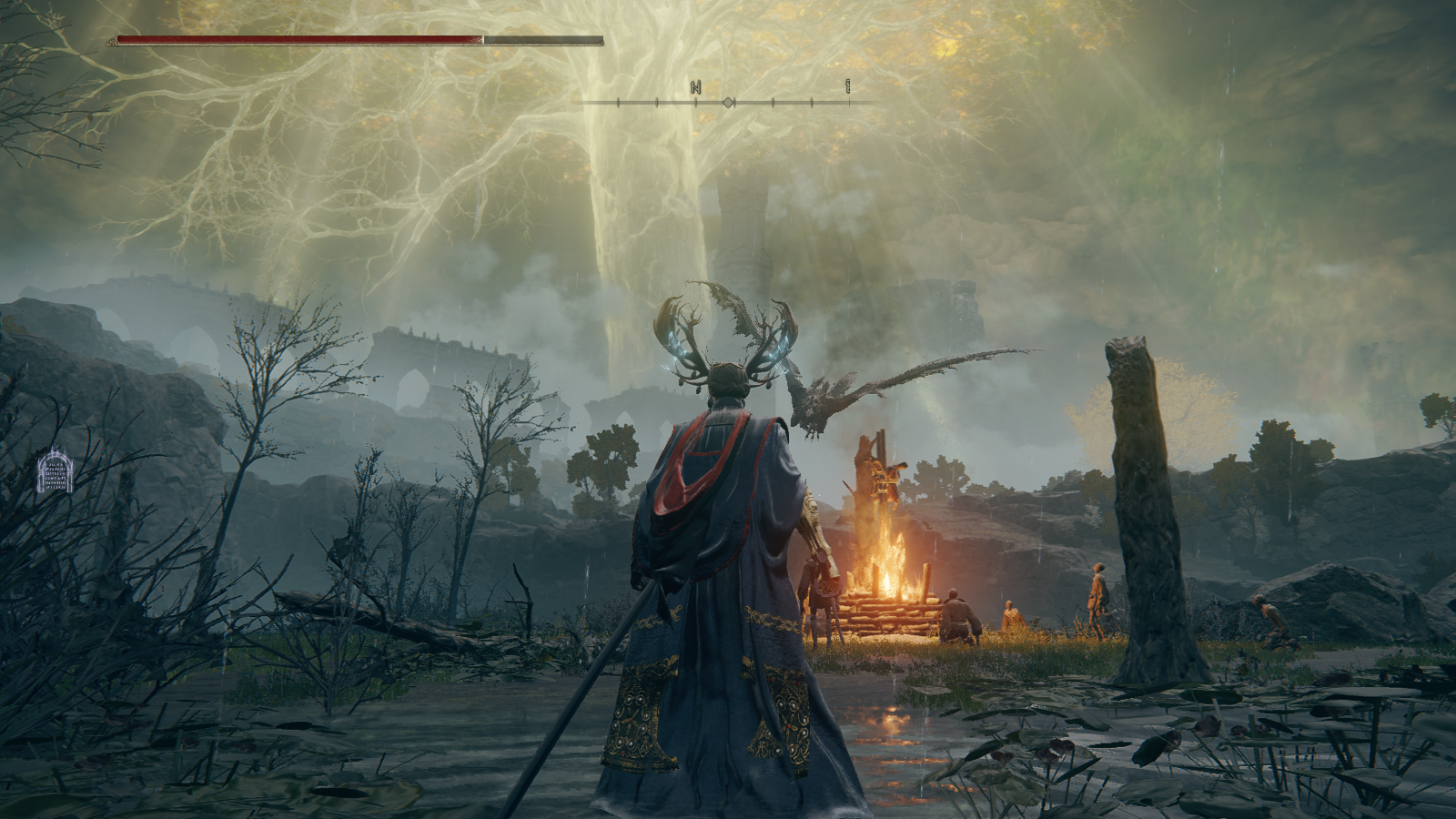Select the compass bar's diamond center marker

pyautogui.click(x=728, y=103)
